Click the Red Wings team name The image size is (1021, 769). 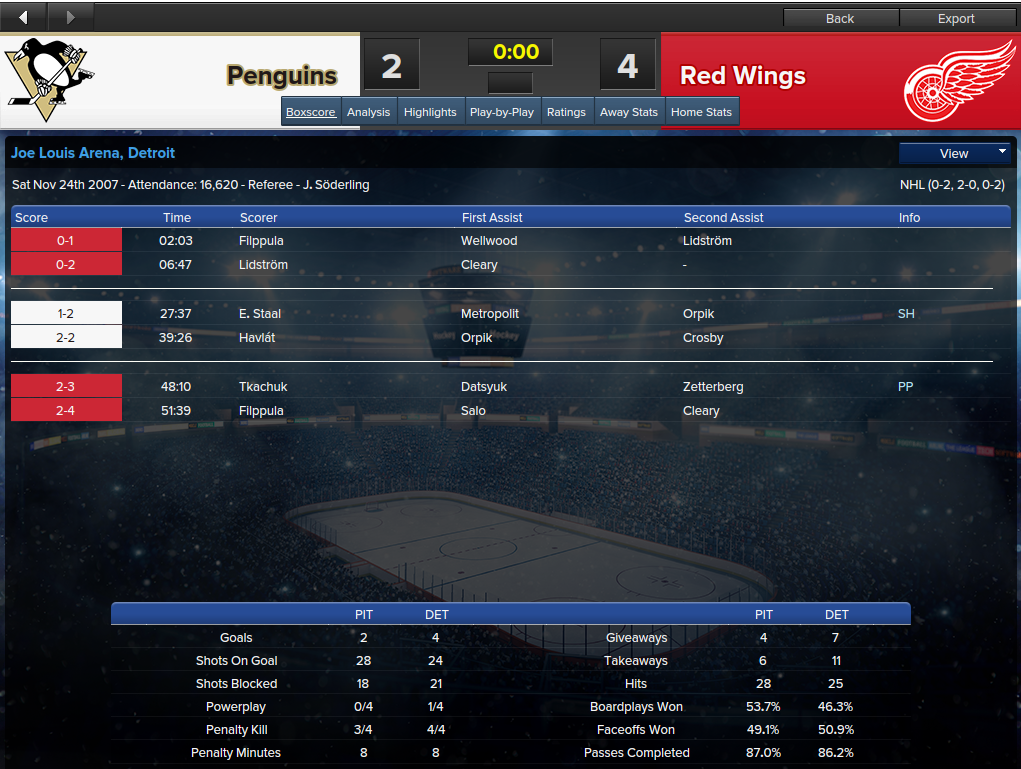click(x=743, y=76)
